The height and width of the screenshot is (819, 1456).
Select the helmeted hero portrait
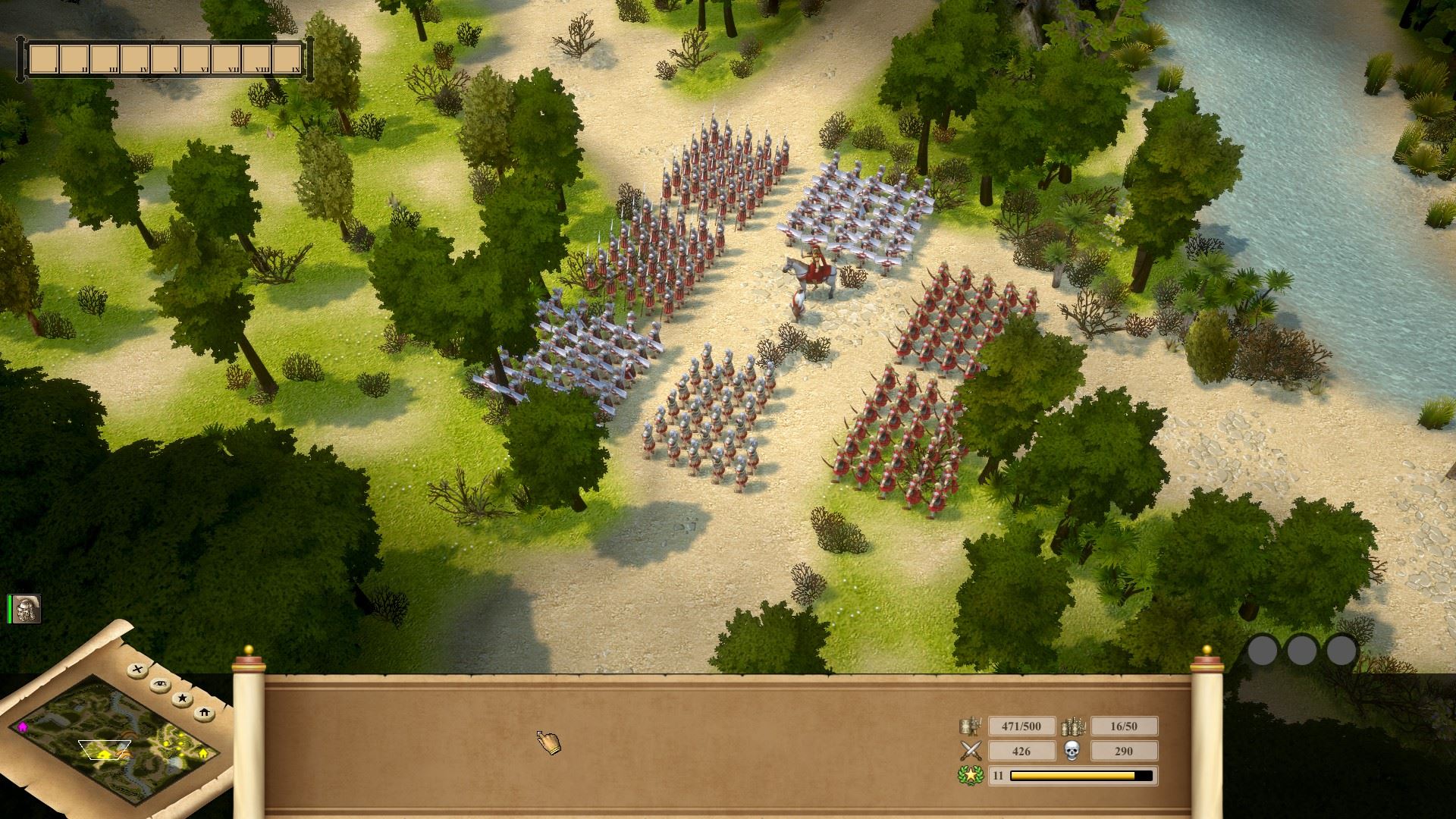[27, 609]
